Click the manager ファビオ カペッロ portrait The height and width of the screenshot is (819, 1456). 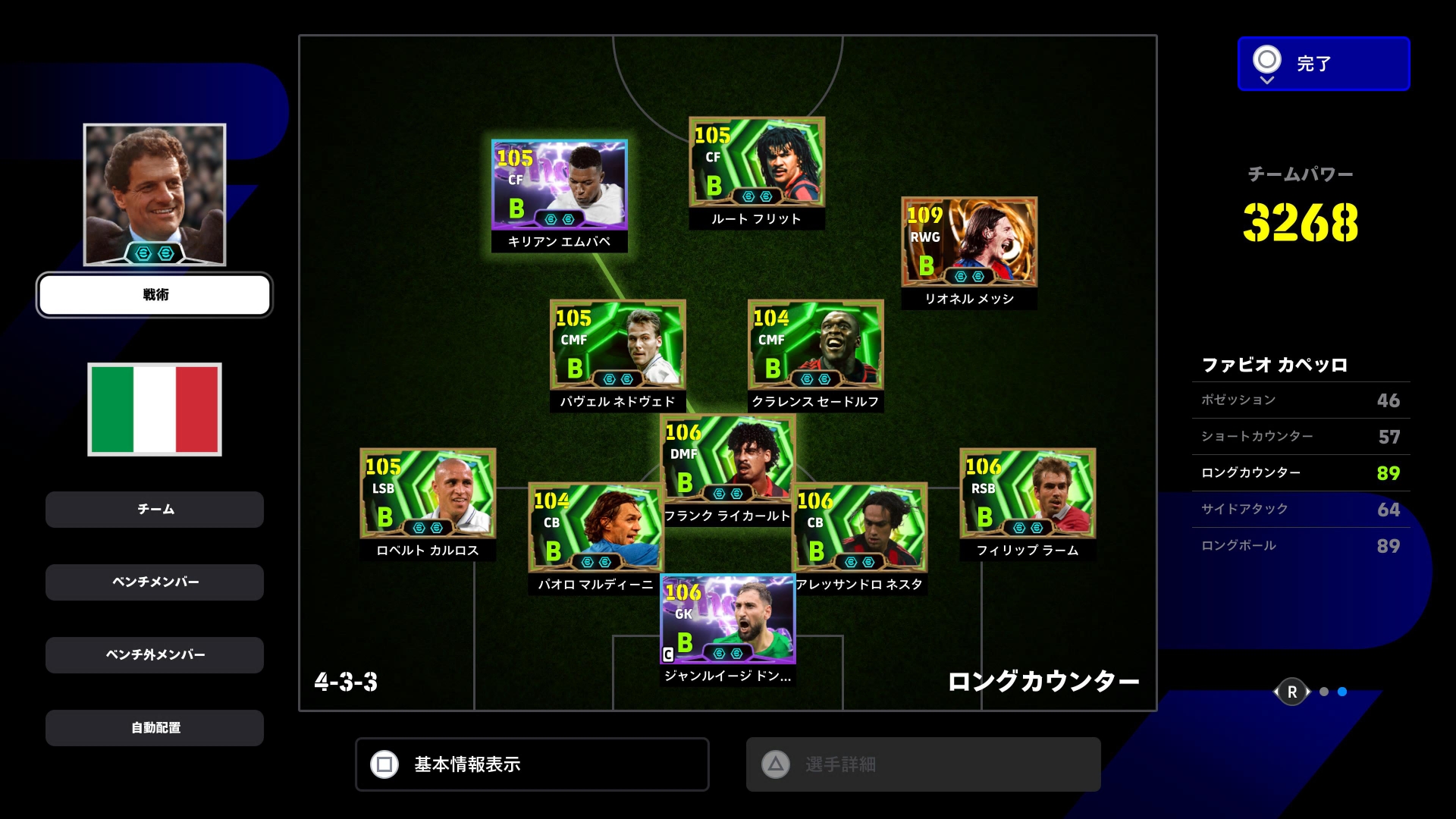pyautogui.click(x=155, y=194)
